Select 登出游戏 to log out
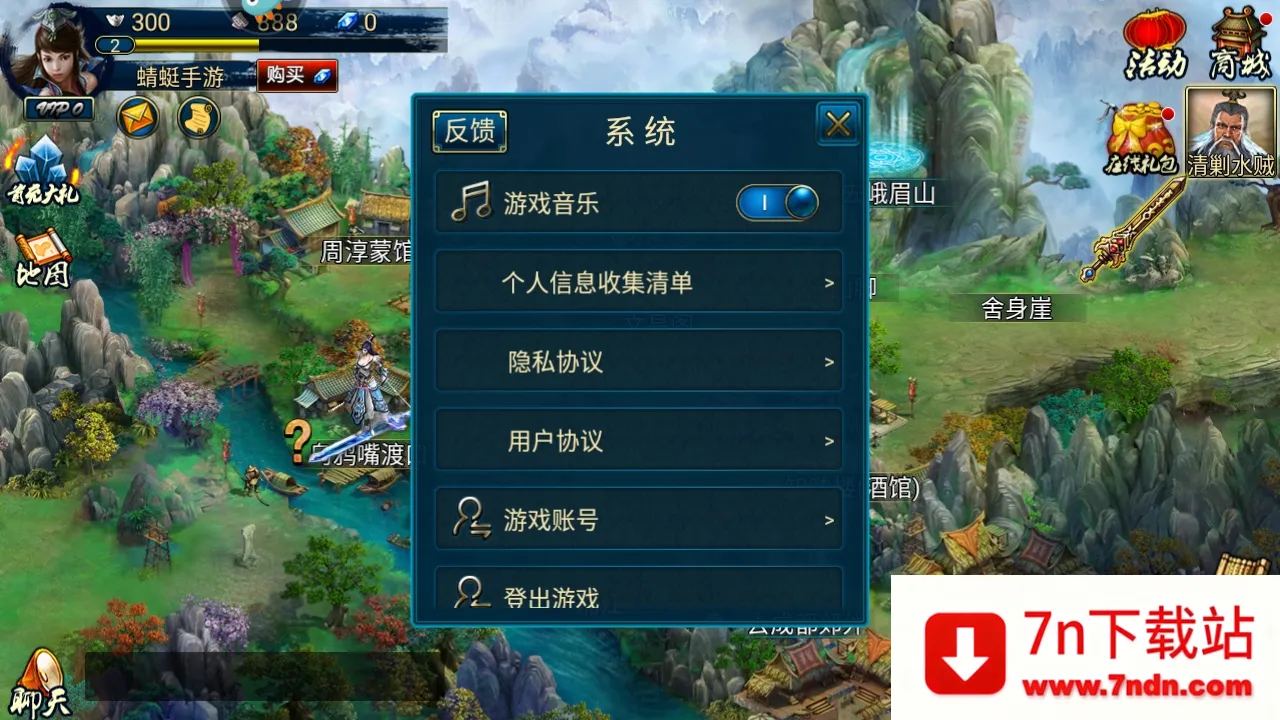1280x720 pixels. coord(639,596)
